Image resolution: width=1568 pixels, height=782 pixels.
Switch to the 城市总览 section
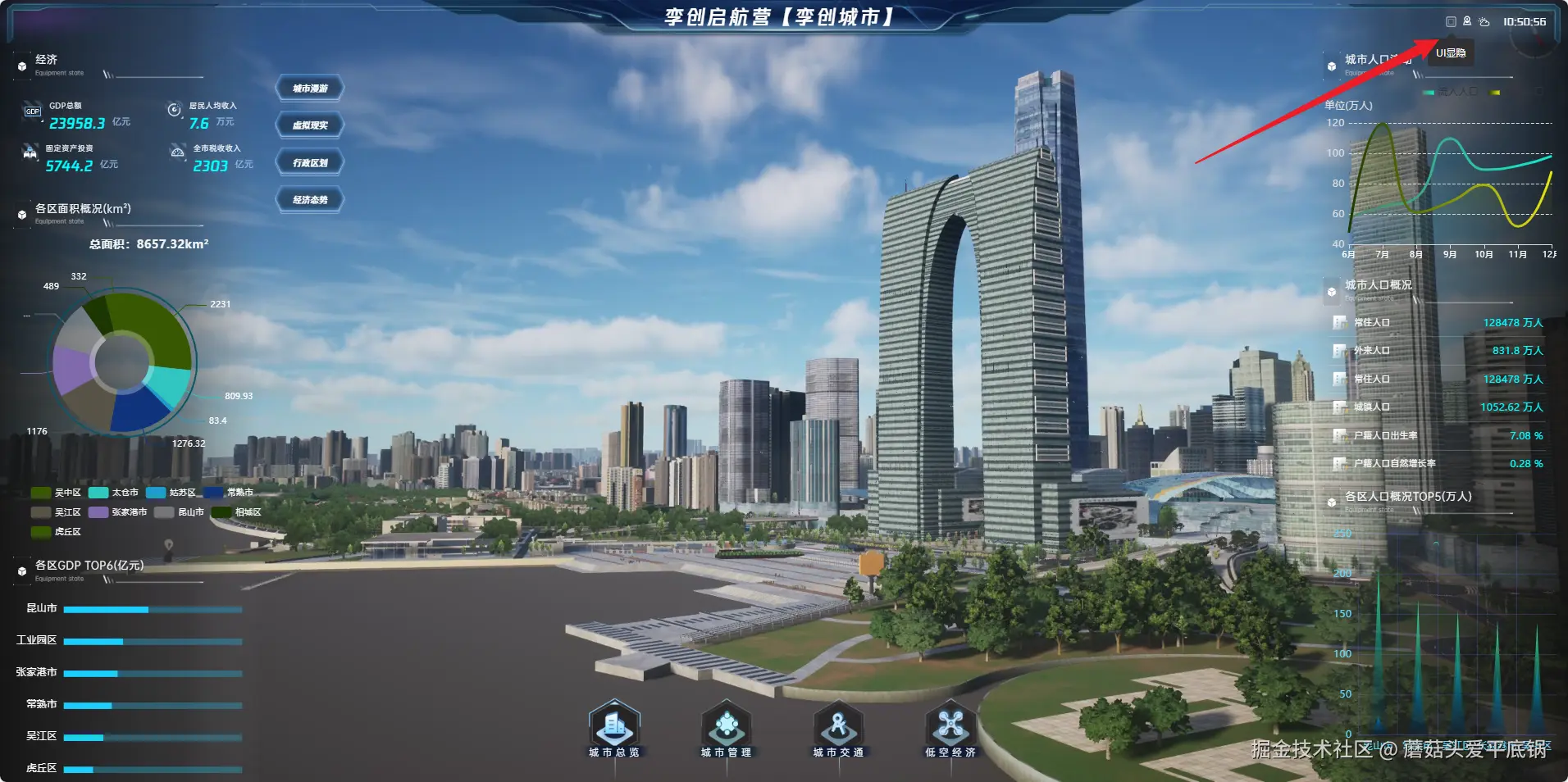click(614, 728)
